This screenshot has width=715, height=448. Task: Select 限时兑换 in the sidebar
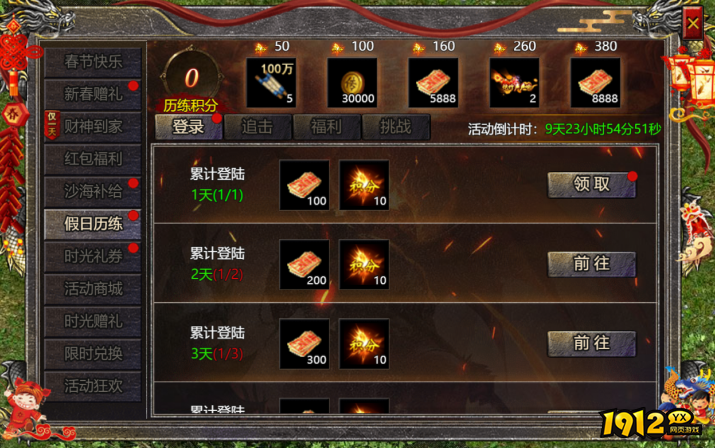[93, 353]
